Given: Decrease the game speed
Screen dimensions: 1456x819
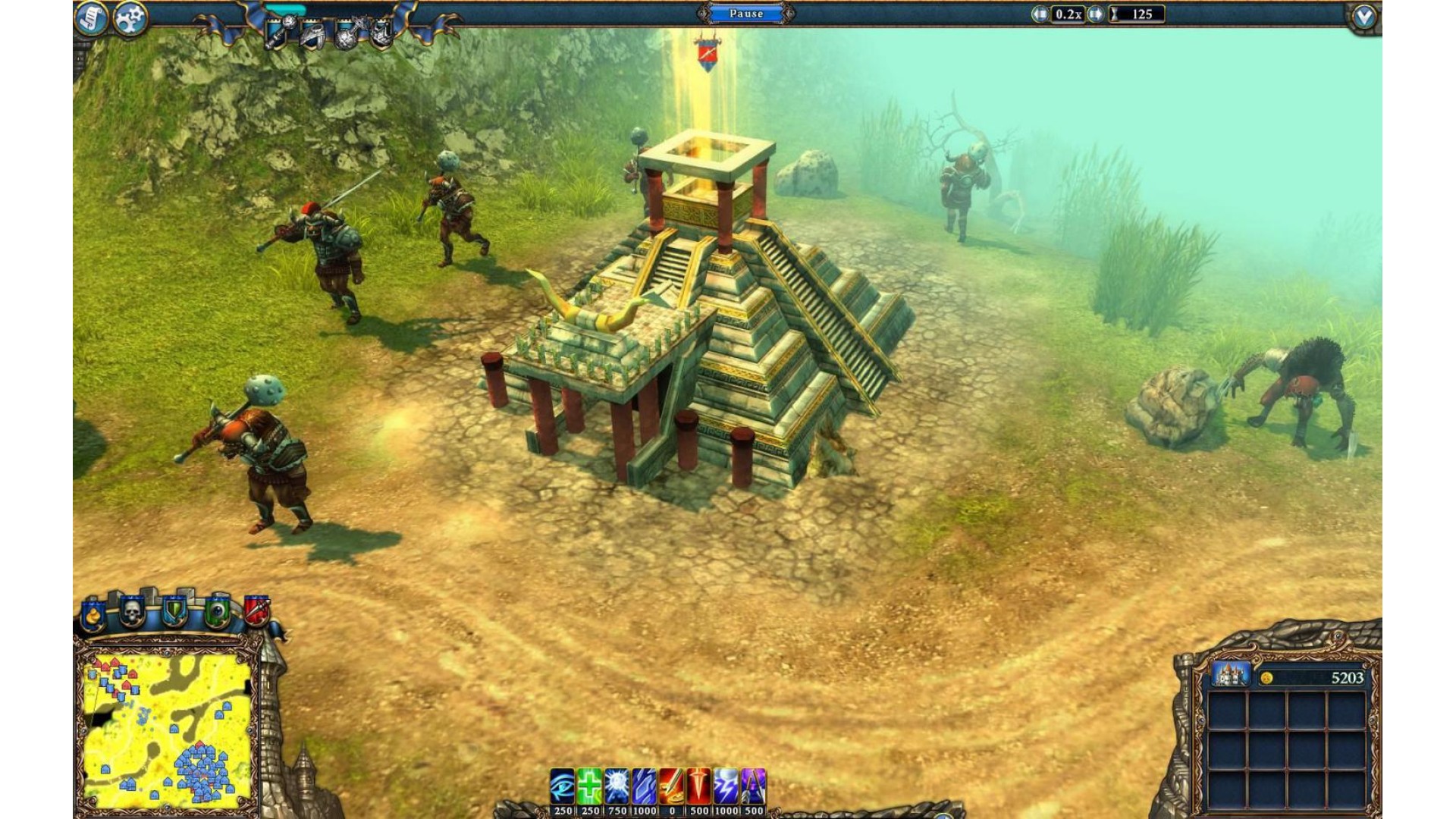Looking at the screenshot, I should tap(1040, 14).
